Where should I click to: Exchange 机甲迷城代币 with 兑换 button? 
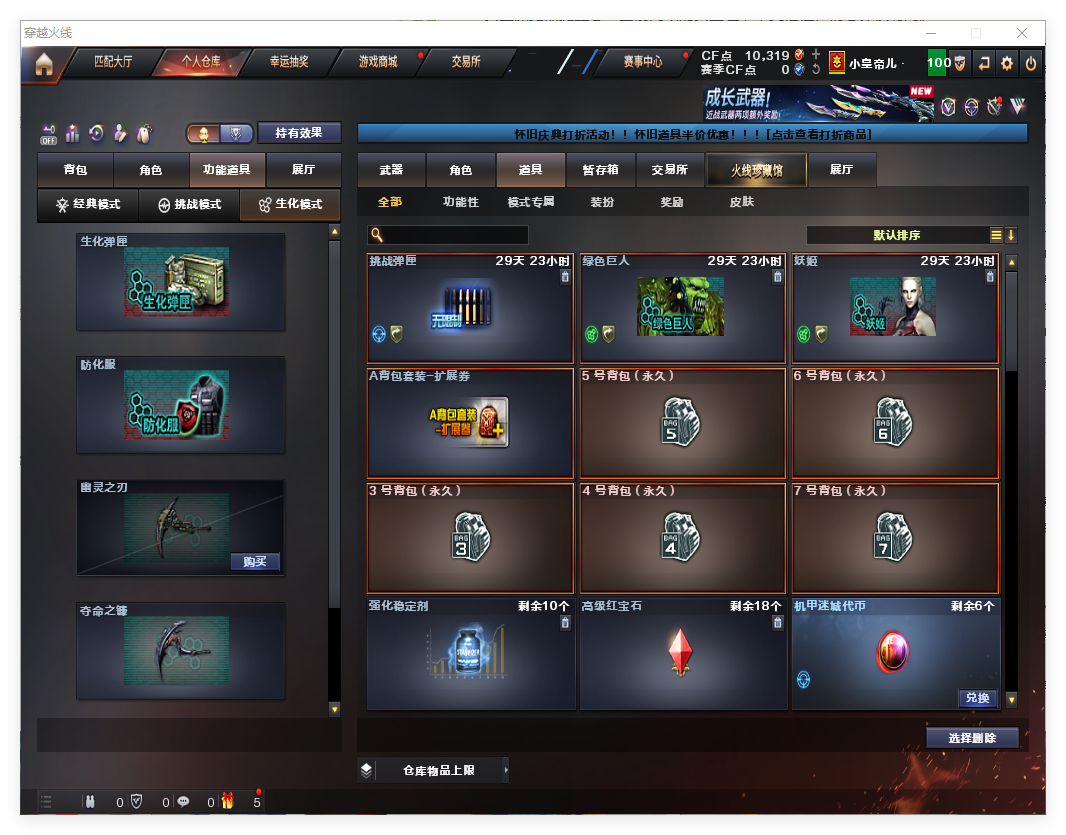976,698
